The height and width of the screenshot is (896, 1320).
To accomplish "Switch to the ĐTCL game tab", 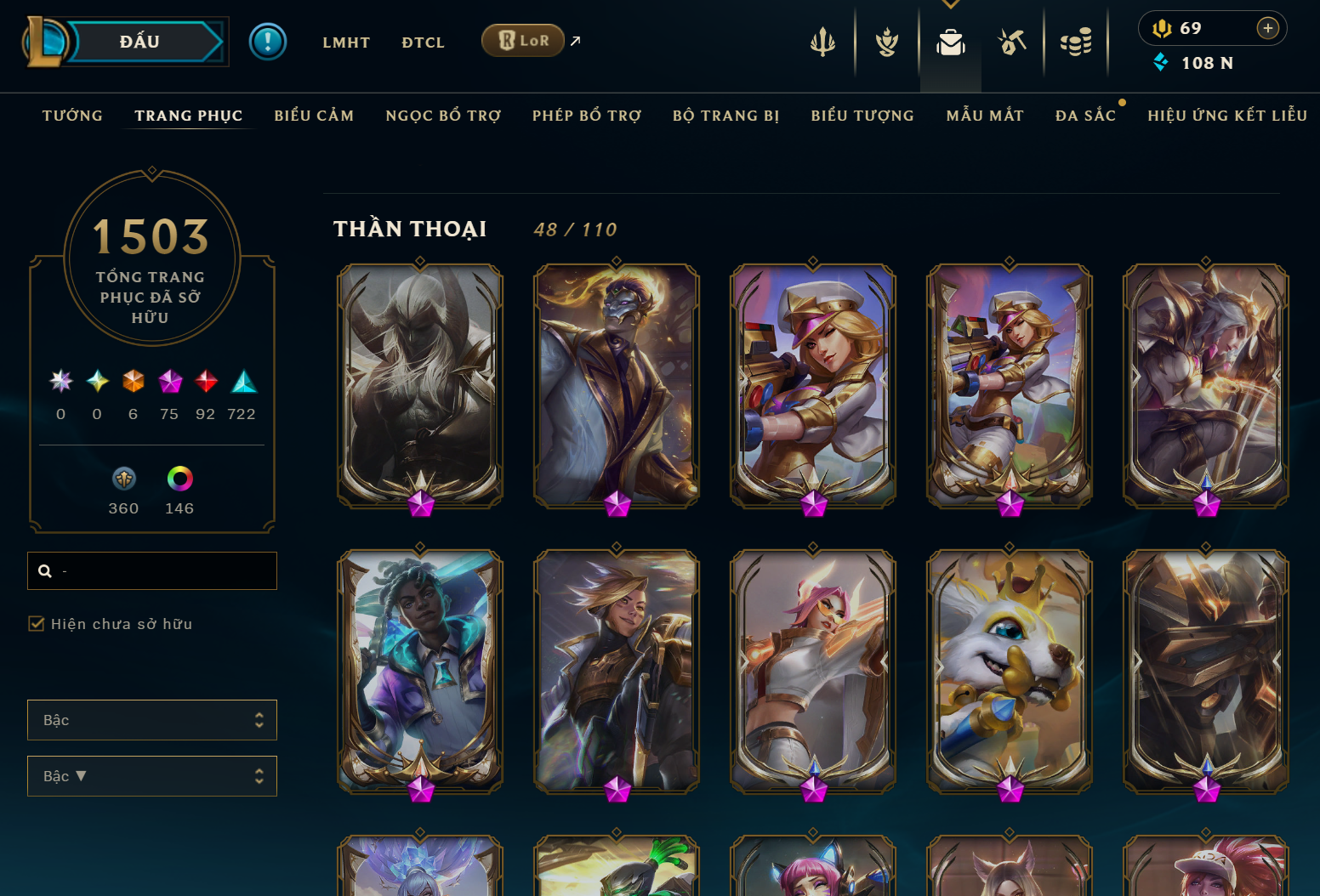I will click(423, 43).
